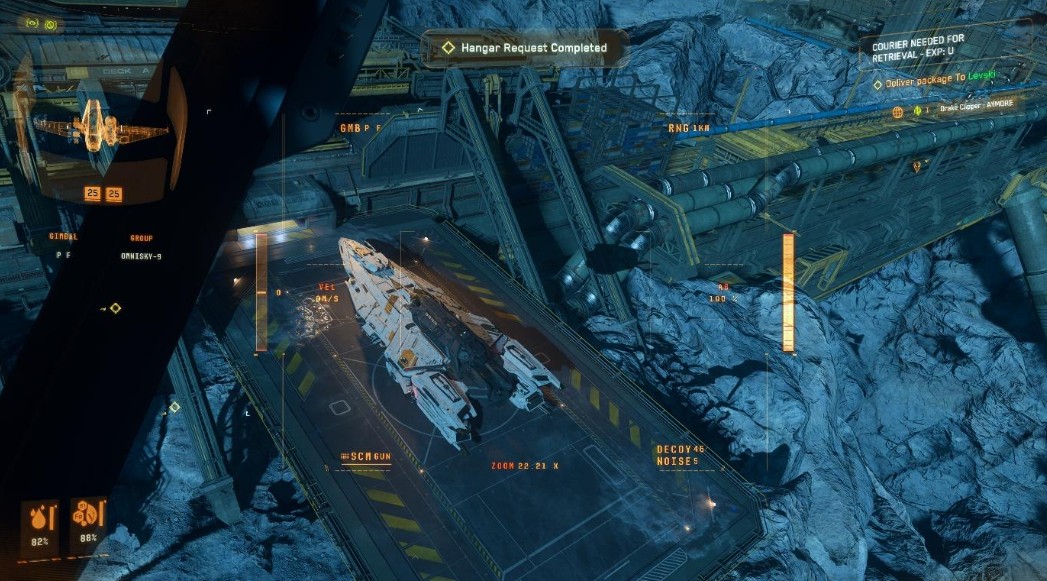Image resolution: width=1047 pixels, height=581 pixels.
Task: Click the water drop hydration icon
Action: click(x=40, y=517)
